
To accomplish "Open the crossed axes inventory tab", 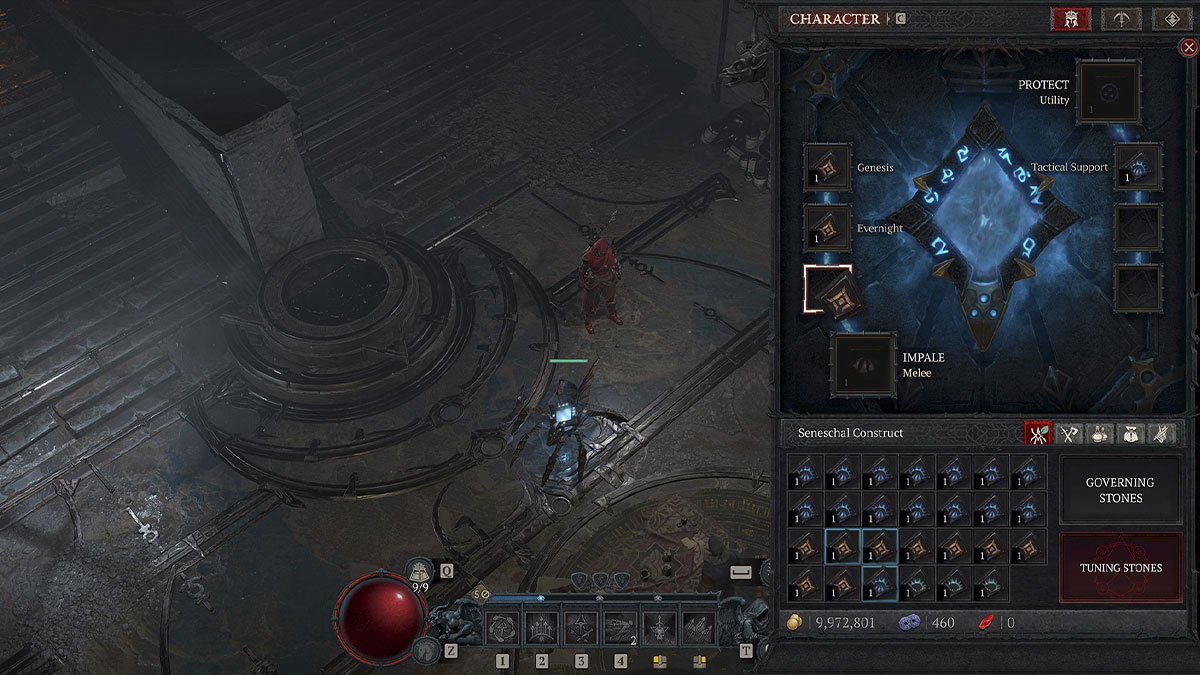I will tap(1070, 433).
